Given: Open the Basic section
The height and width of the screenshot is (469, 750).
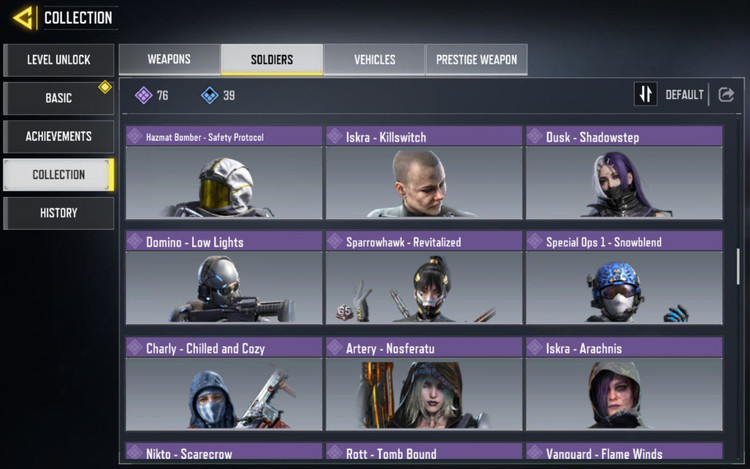Looking at the screenshot, I should (58, 98).
